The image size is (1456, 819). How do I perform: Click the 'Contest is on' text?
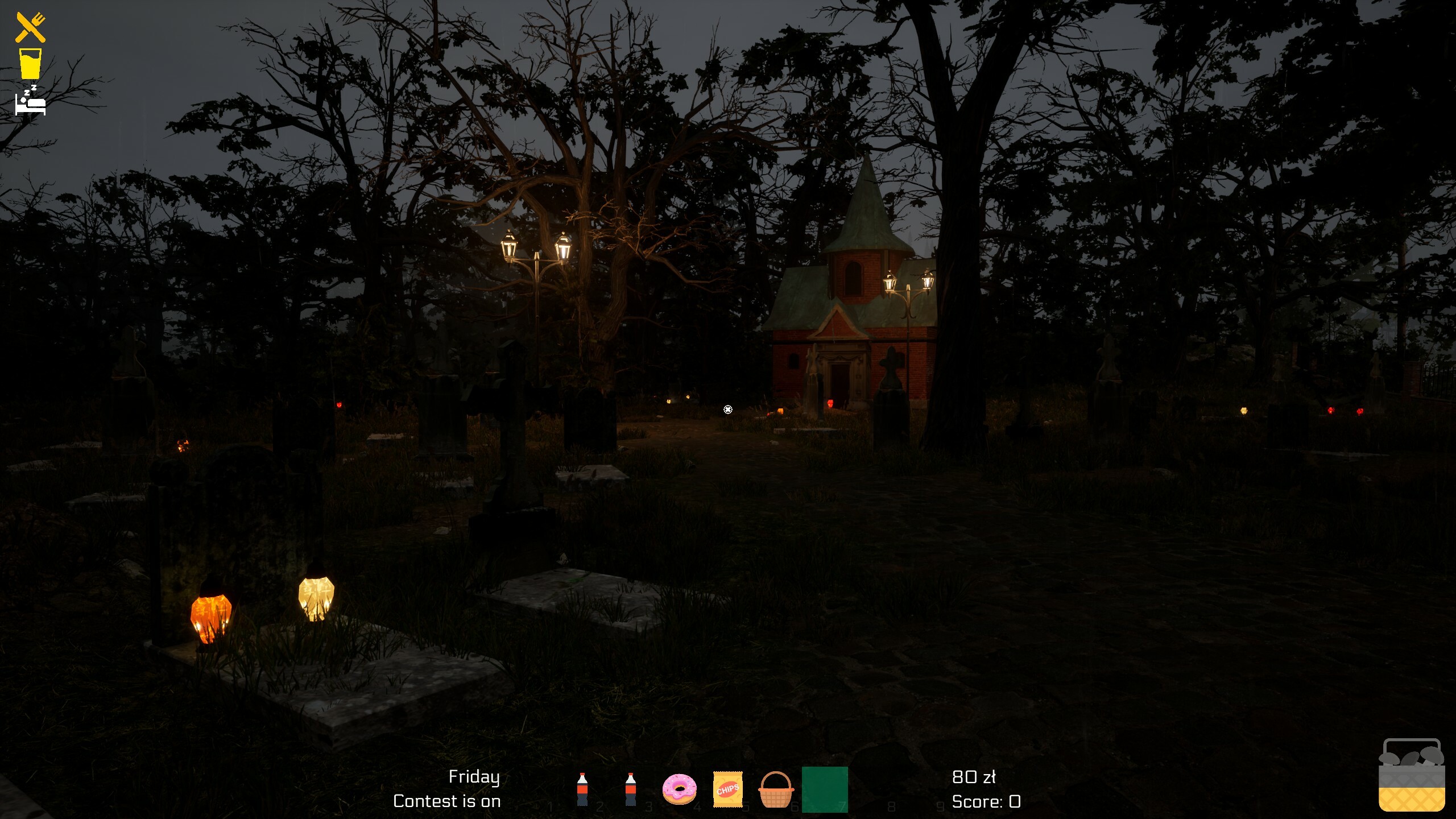[x=447, y=802]
